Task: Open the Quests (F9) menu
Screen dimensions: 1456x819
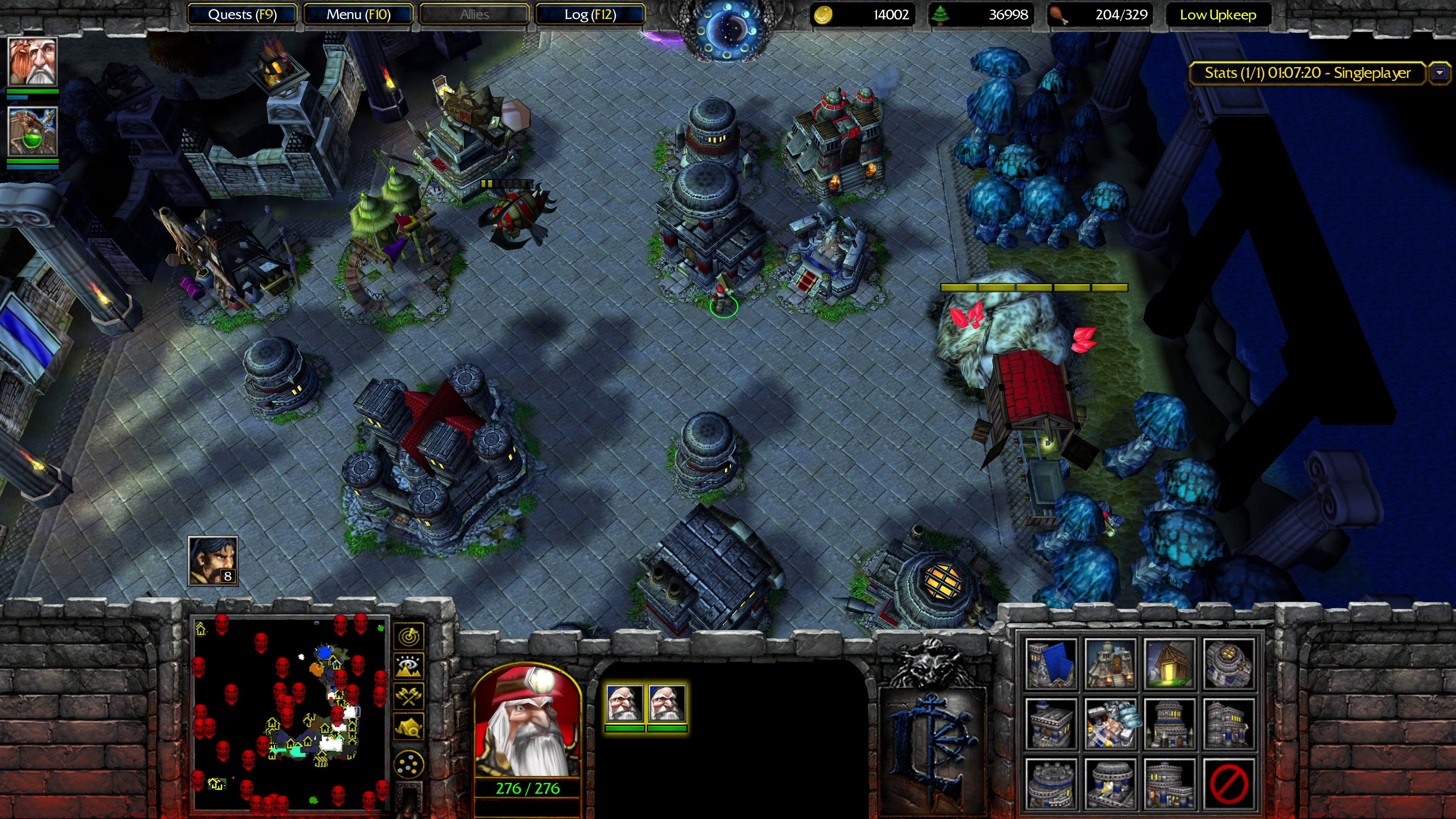Action: [x=242, y=15]
